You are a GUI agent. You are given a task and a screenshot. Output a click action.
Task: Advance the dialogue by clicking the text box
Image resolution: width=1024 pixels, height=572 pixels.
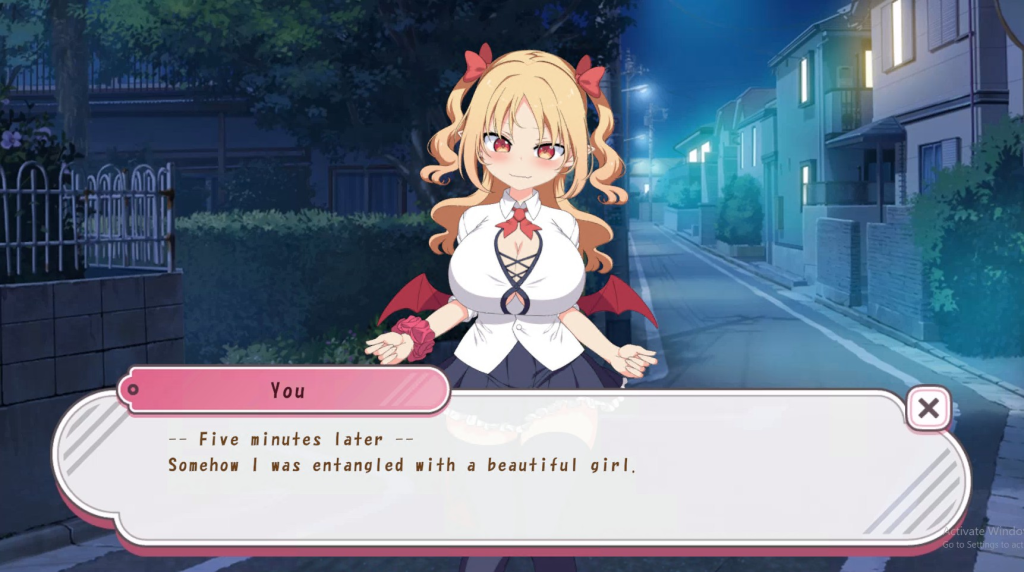tap(510, 480)
